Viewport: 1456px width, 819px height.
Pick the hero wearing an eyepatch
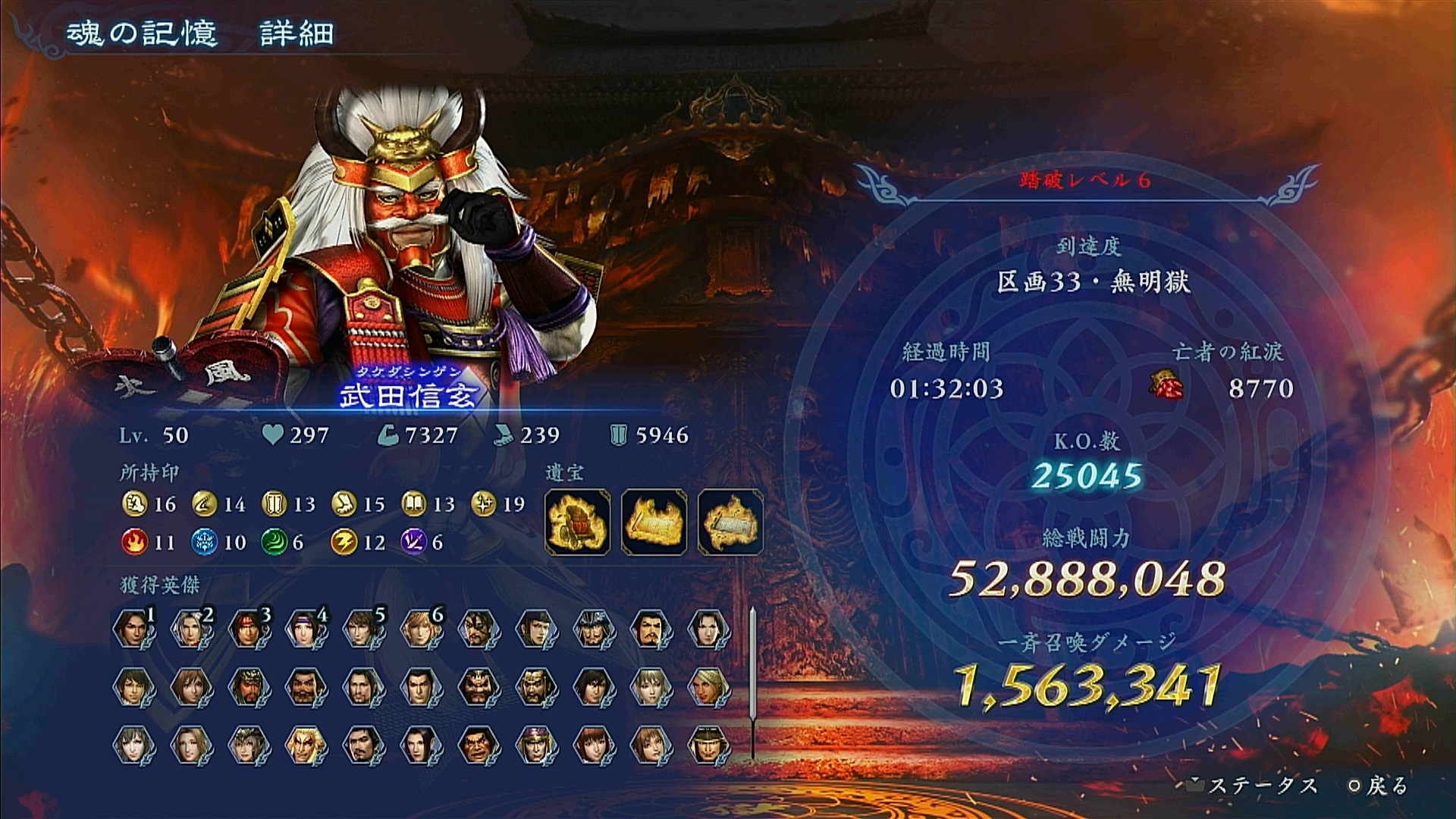click(479, 629)
